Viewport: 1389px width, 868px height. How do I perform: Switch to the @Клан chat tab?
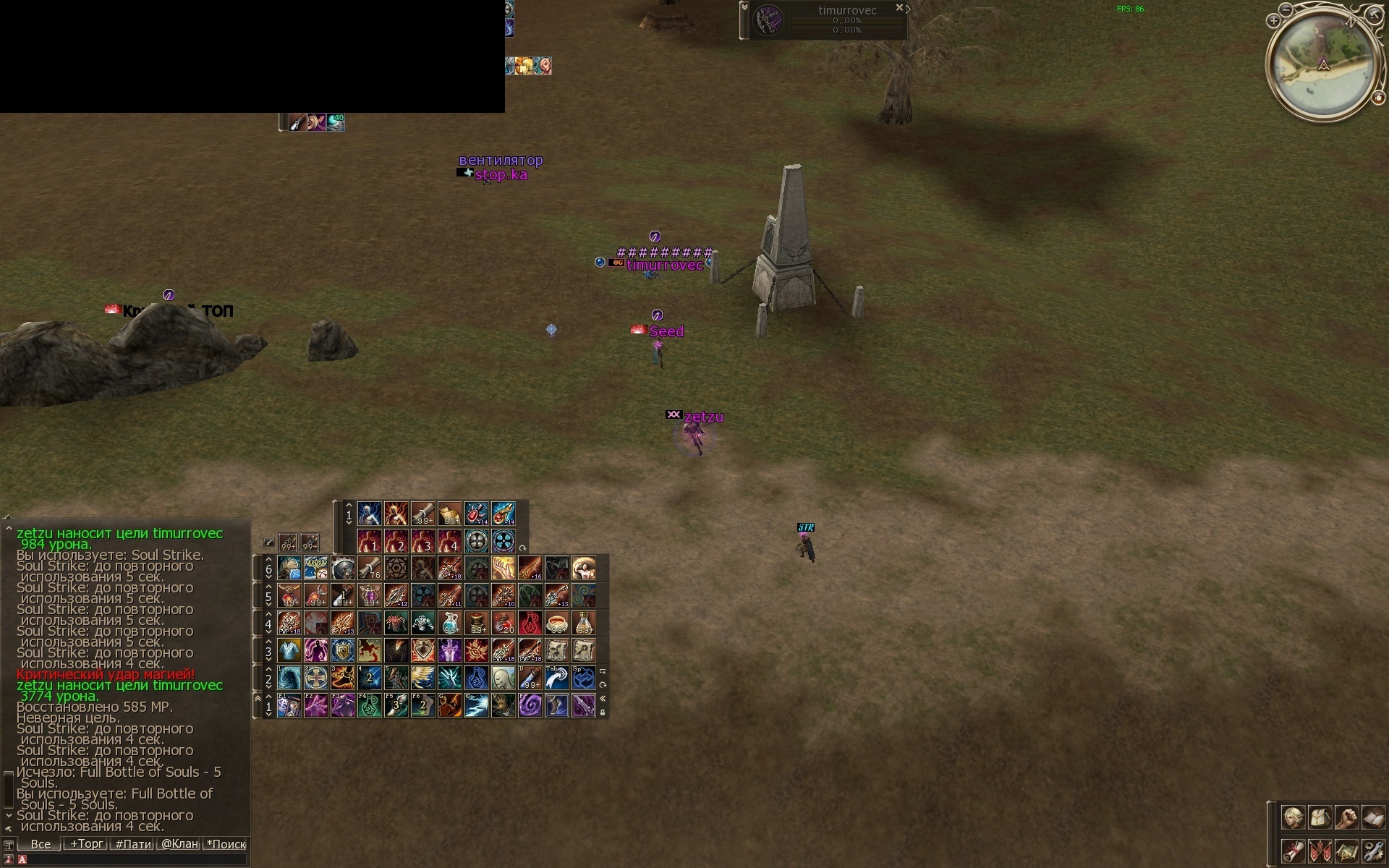[x=179, y=844]
